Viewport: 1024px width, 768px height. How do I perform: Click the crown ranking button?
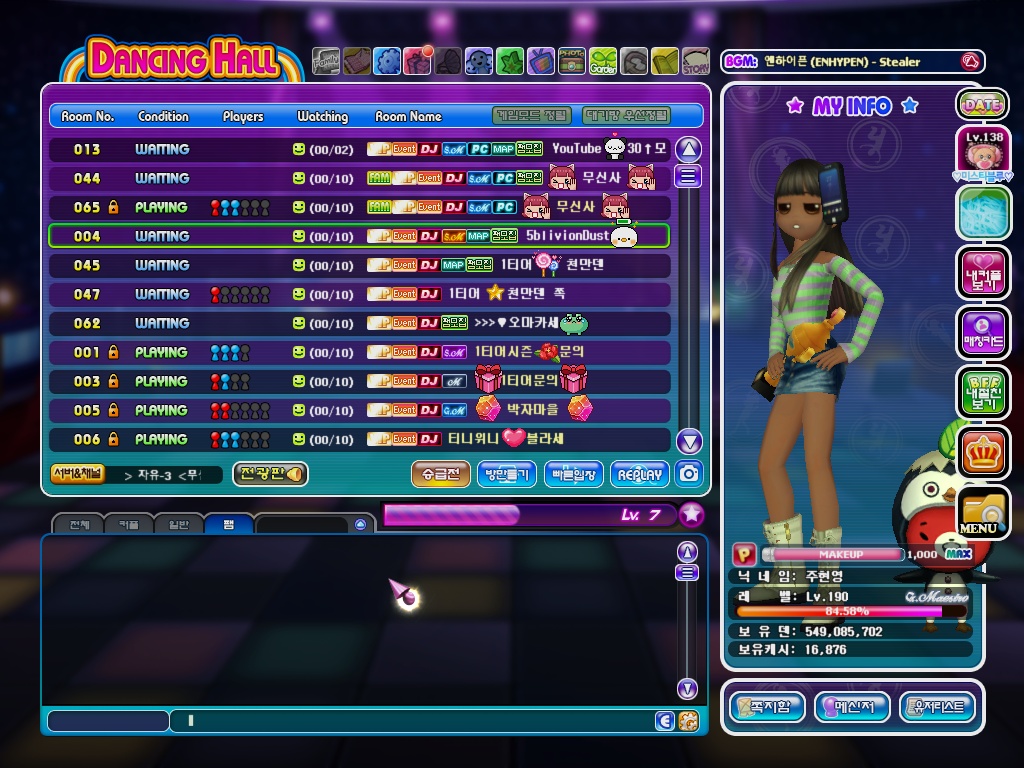tap(982, 452)
